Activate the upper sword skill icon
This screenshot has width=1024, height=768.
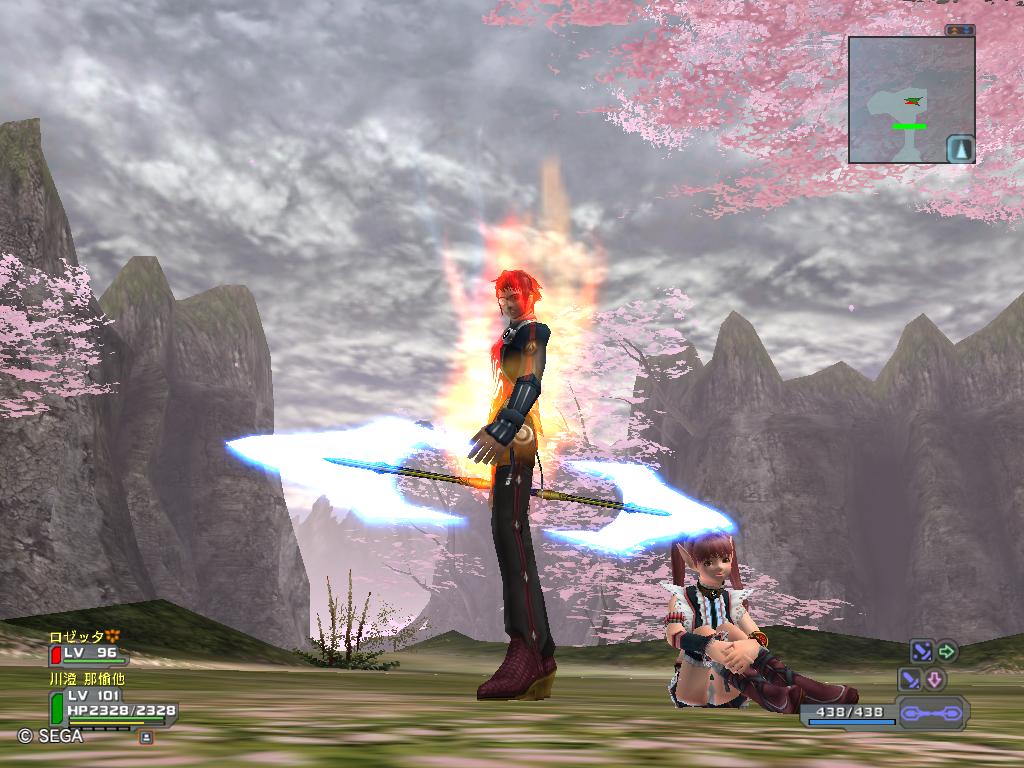point(921,652)
